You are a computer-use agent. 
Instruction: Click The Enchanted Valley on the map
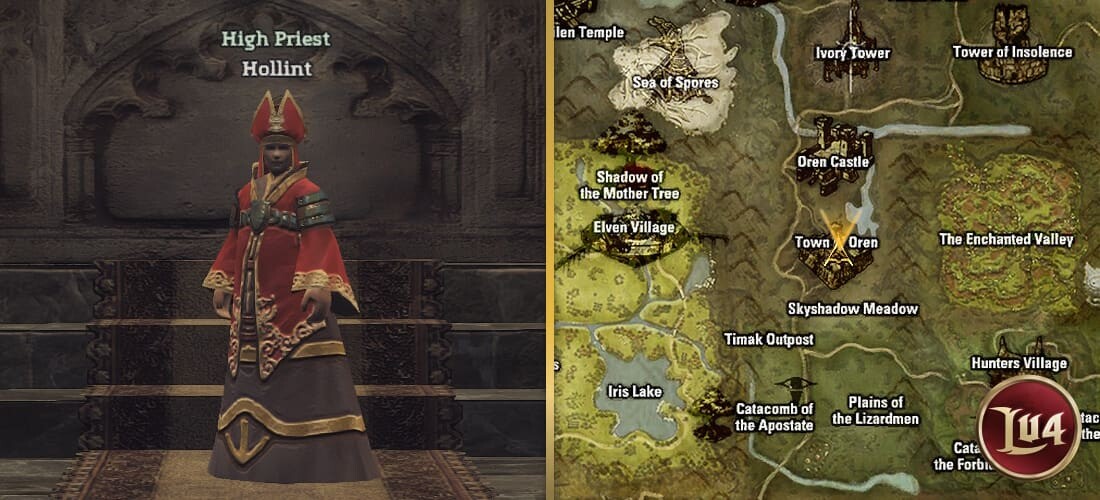point(1006,239)
